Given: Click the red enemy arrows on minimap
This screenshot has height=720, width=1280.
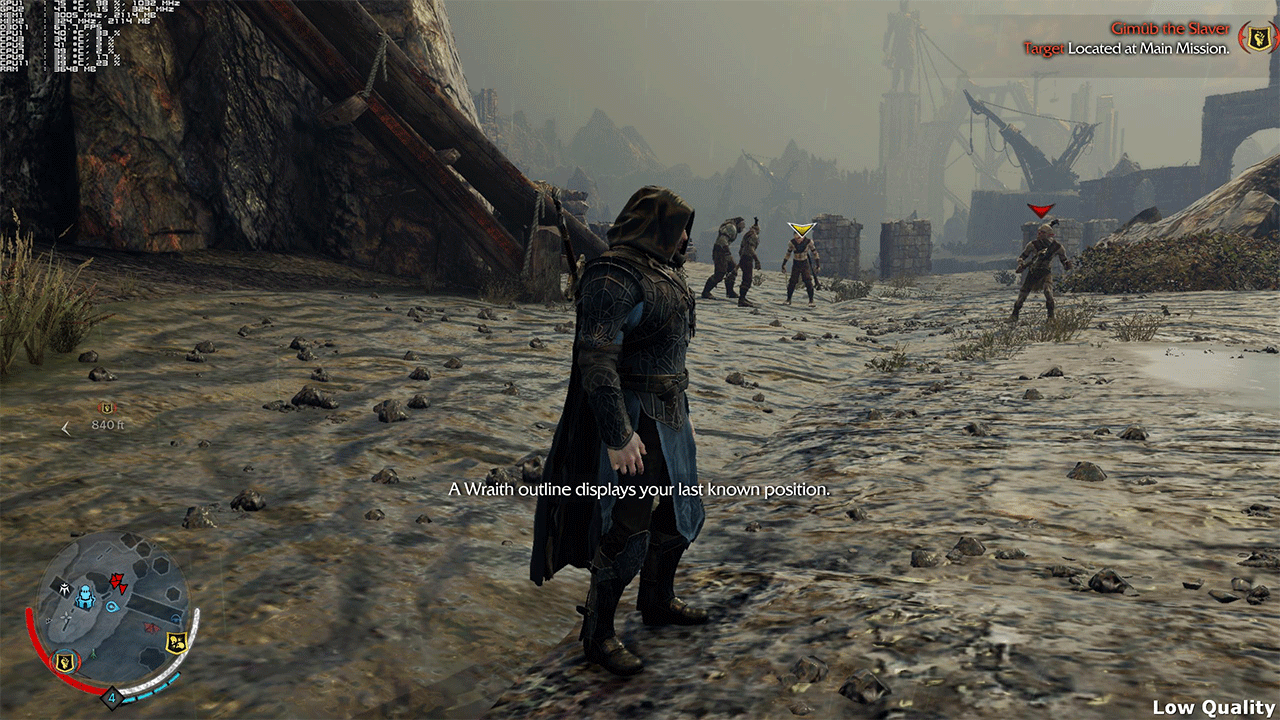Looking at the screenshot, I should [119, 582].
